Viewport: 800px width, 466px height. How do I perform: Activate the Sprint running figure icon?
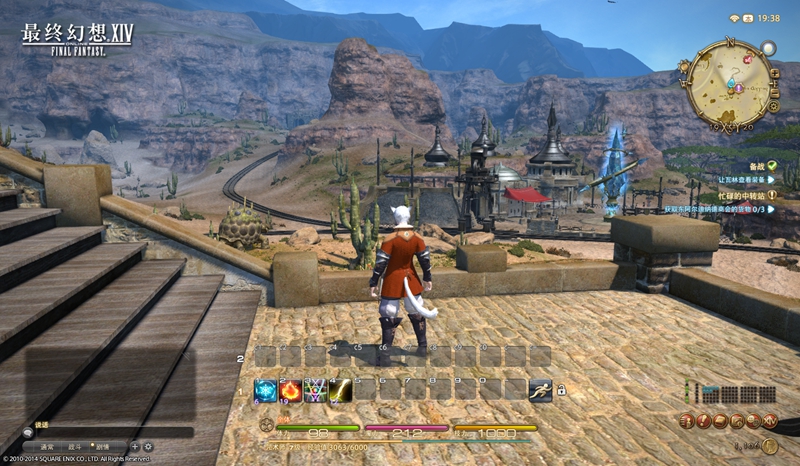(540, 390)
